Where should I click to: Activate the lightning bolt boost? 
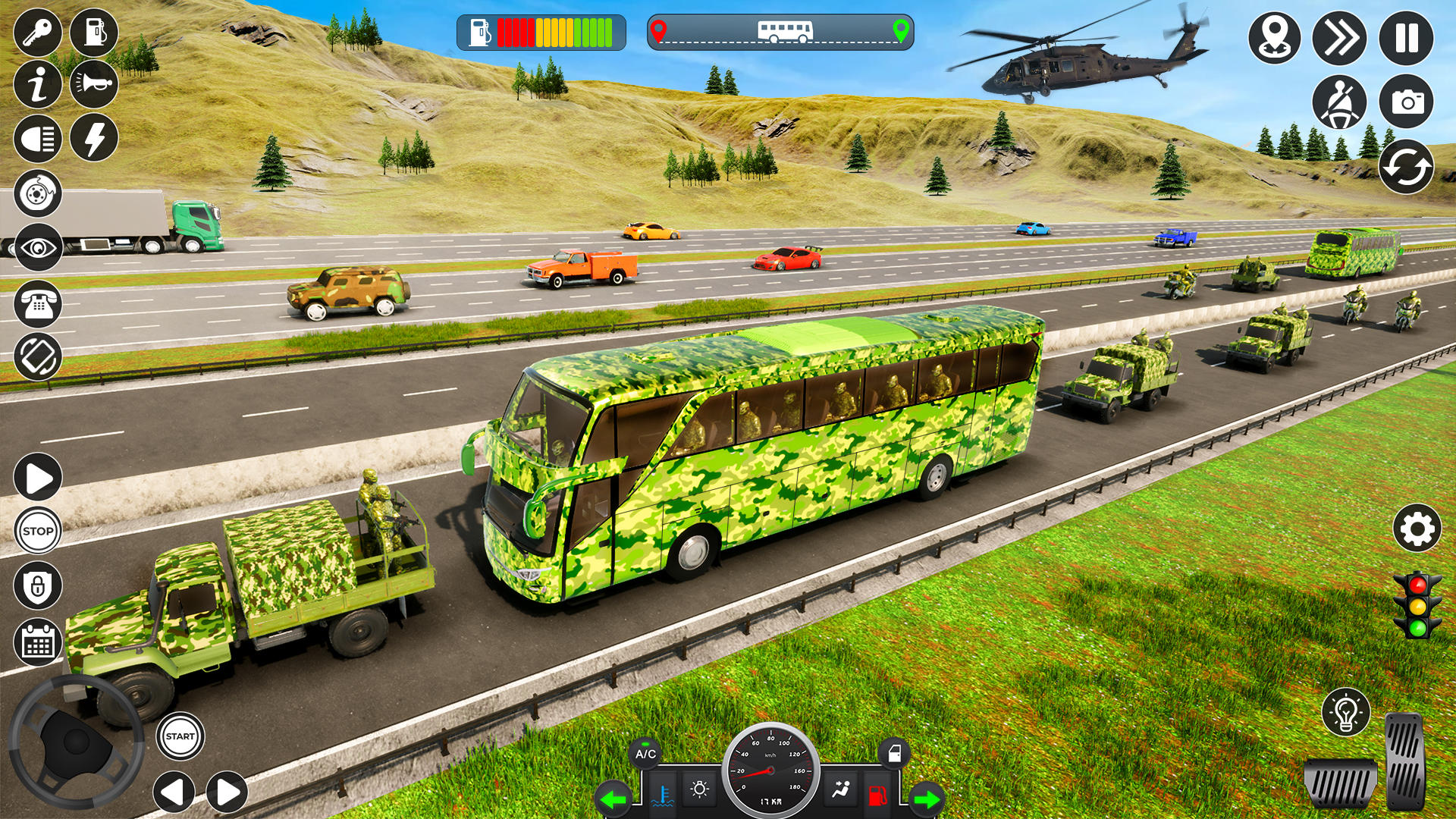tap(94, 139)
